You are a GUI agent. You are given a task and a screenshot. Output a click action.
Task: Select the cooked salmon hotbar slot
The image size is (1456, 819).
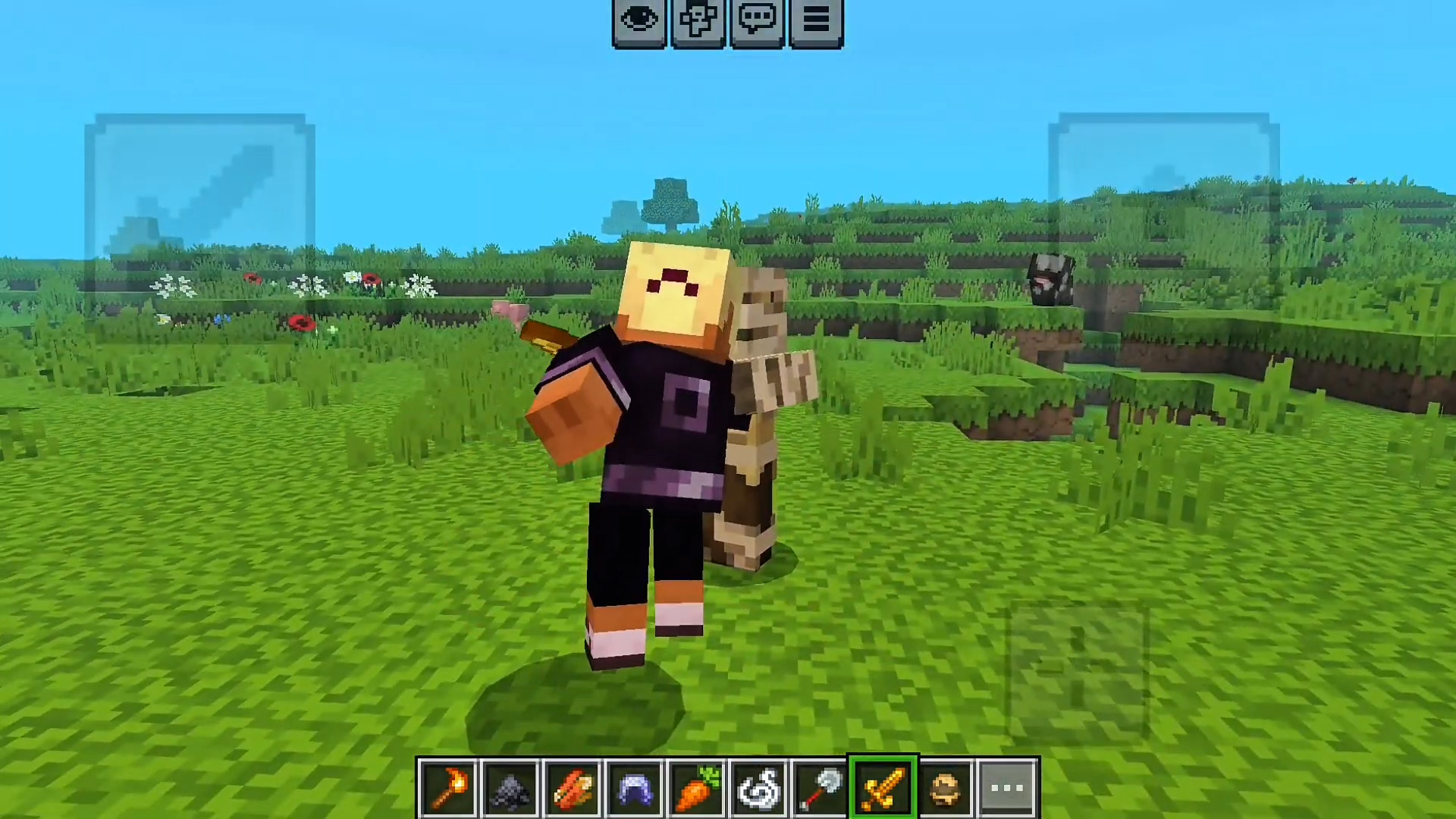573,786
